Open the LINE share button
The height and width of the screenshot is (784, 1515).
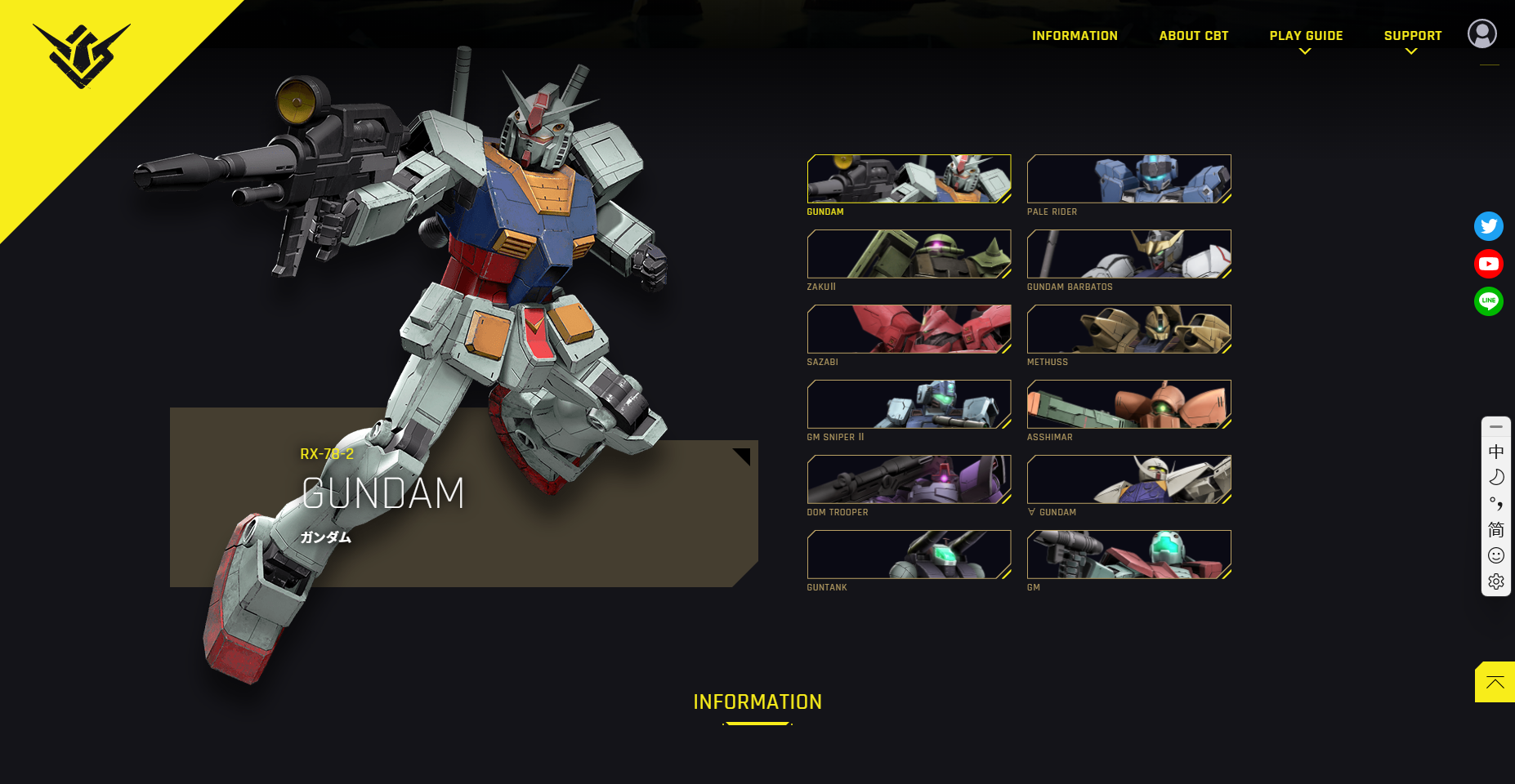[x=1488, y=301]
